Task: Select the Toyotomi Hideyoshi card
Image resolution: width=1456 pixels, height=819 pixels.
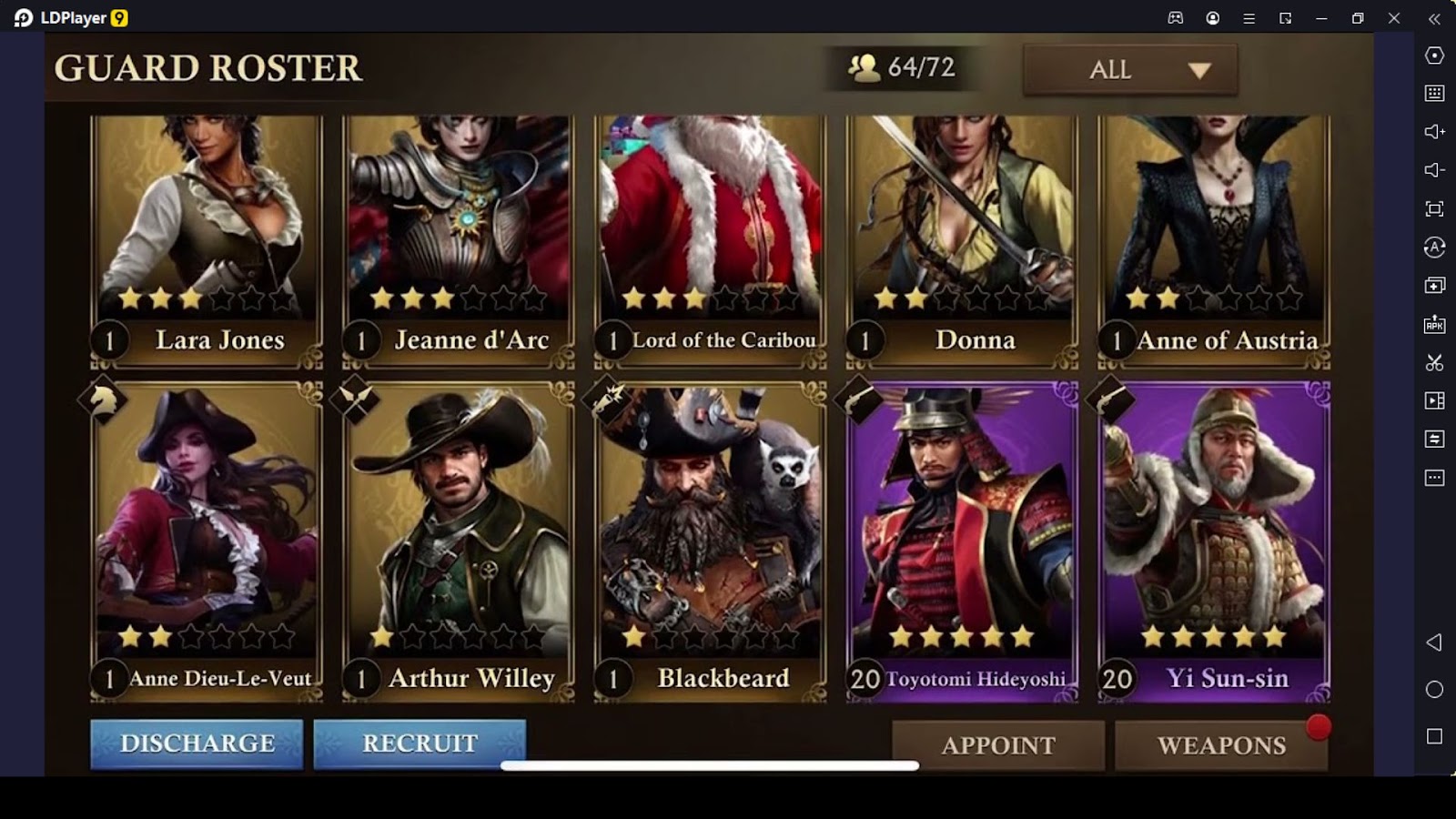Action: [x=963, y=541]
